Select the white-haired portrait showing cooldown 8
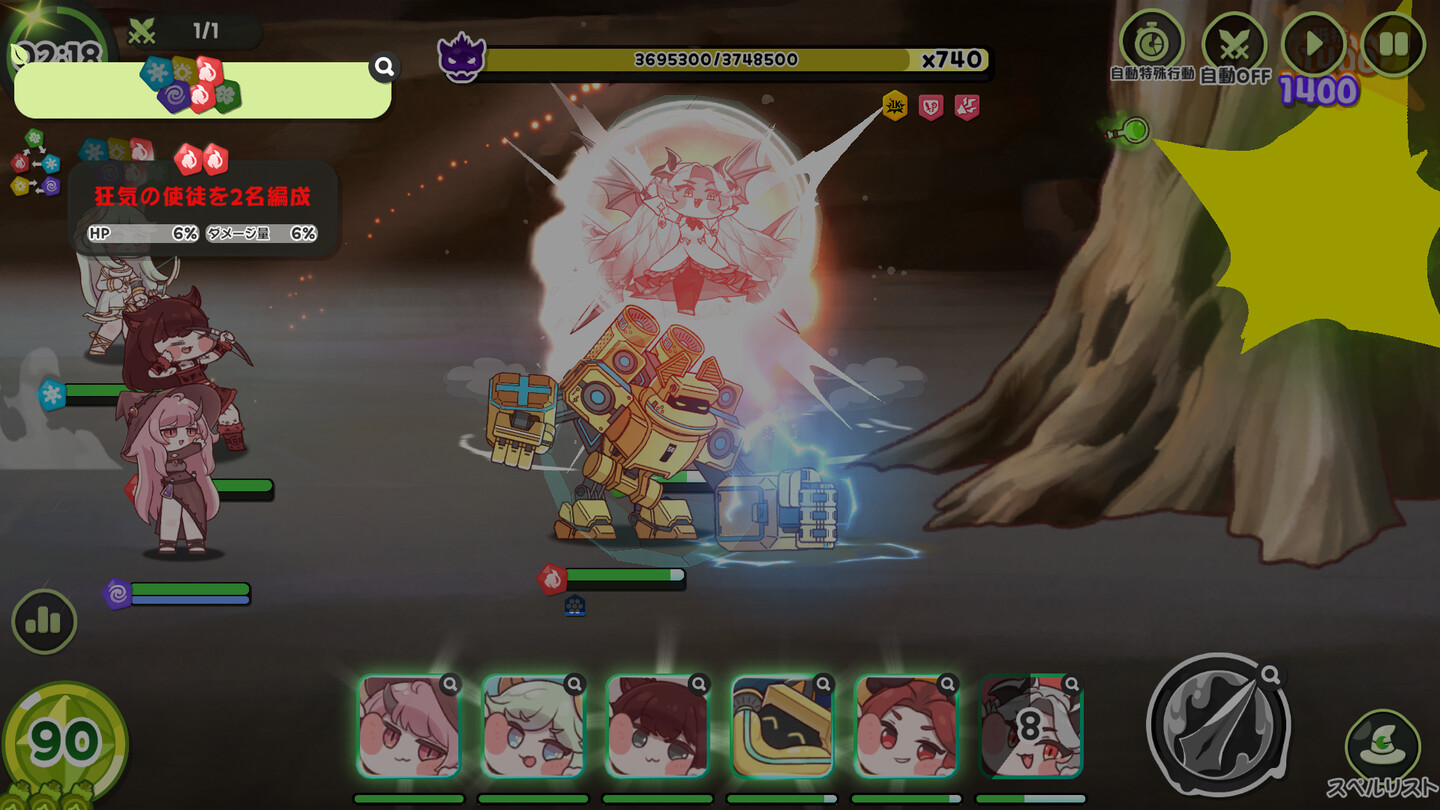This screenshot has width=1440, height=810. click(x=1030, y=727)
